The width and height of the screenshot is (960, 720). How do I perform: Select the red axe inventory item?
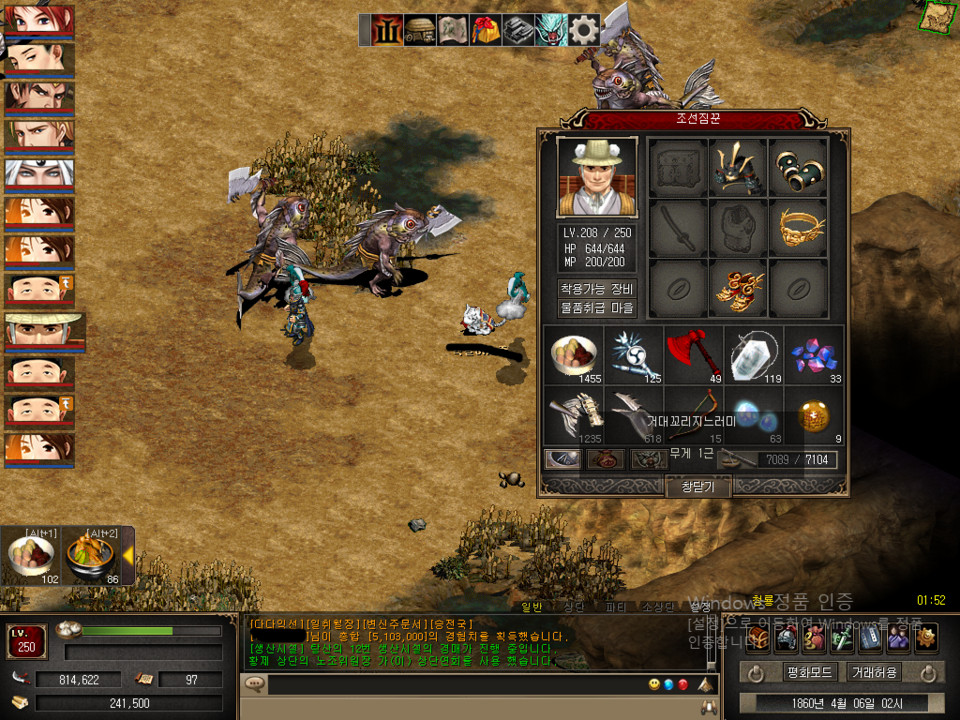click(694, 355)
